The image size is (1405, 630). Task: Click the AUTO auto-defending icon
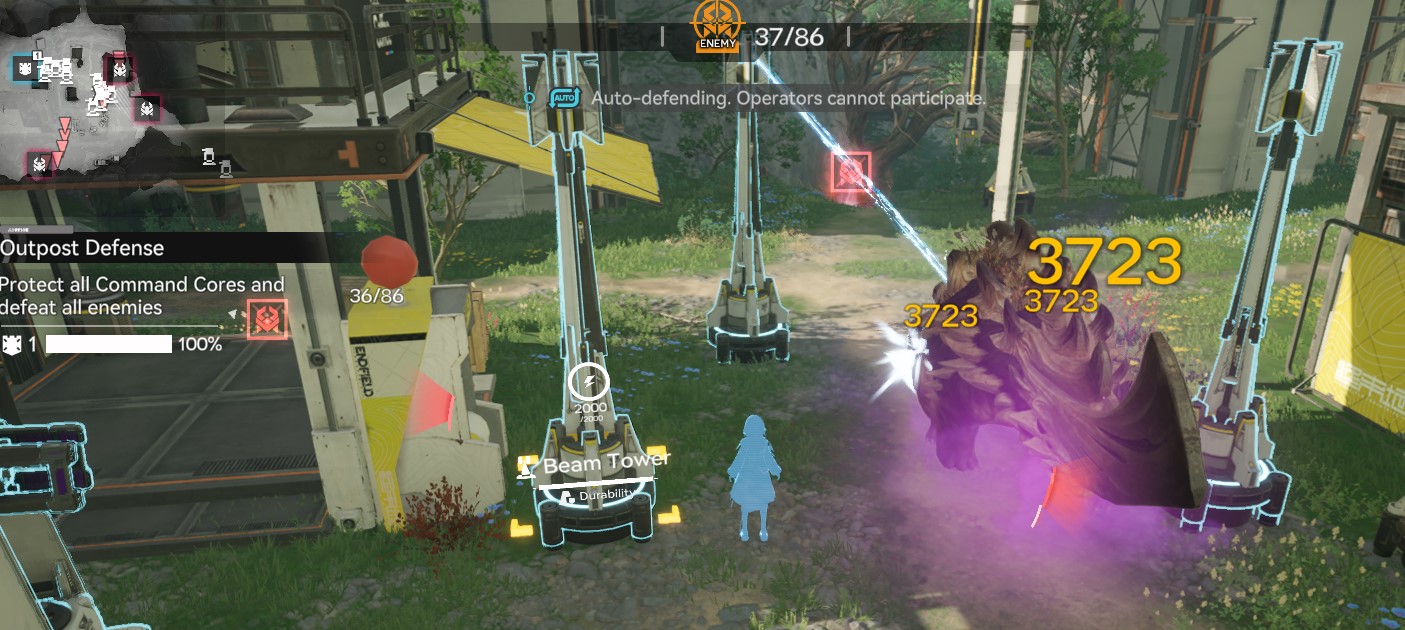point(565,98)
